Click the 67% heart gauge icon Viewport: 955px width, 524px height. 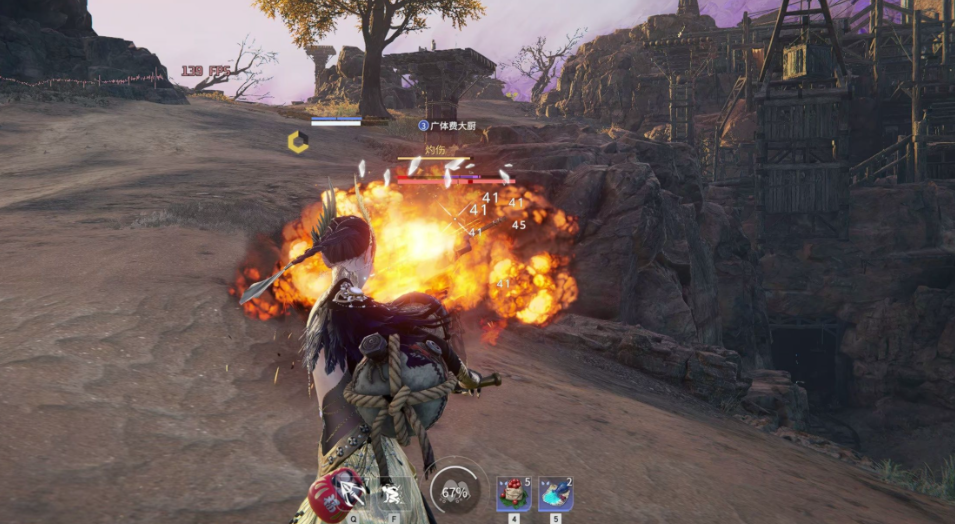[x=456, y=492]
